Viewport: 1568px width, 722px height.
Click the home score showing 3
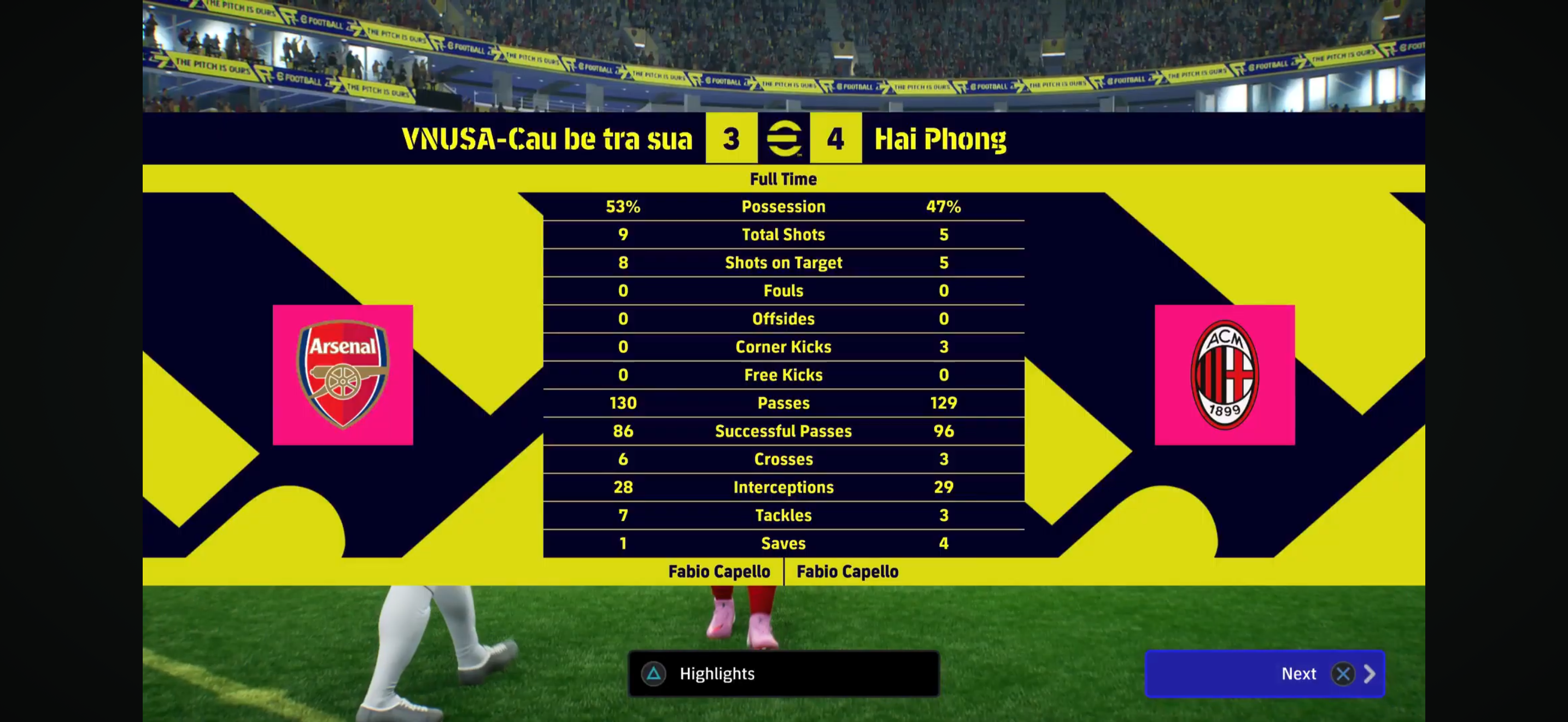[730, 139]
